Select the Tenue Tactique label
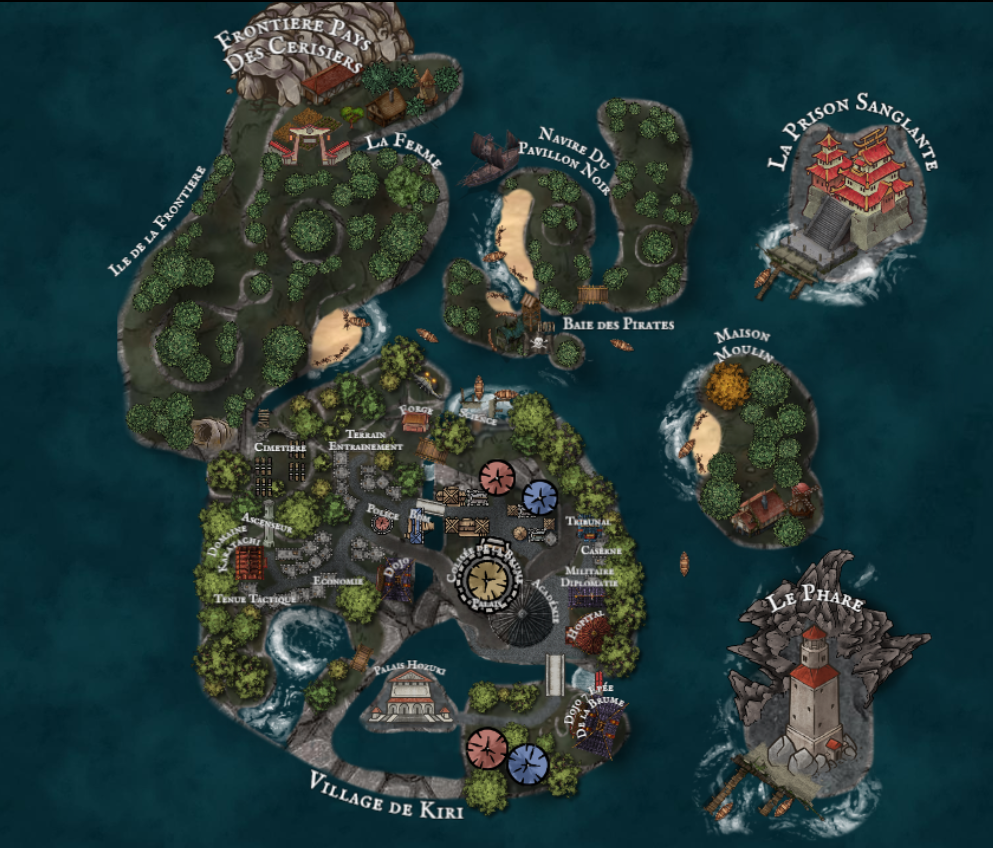Image resolution: width=993 pixels, height=848 pixels. pyautogui.click(x=255, y=598)
